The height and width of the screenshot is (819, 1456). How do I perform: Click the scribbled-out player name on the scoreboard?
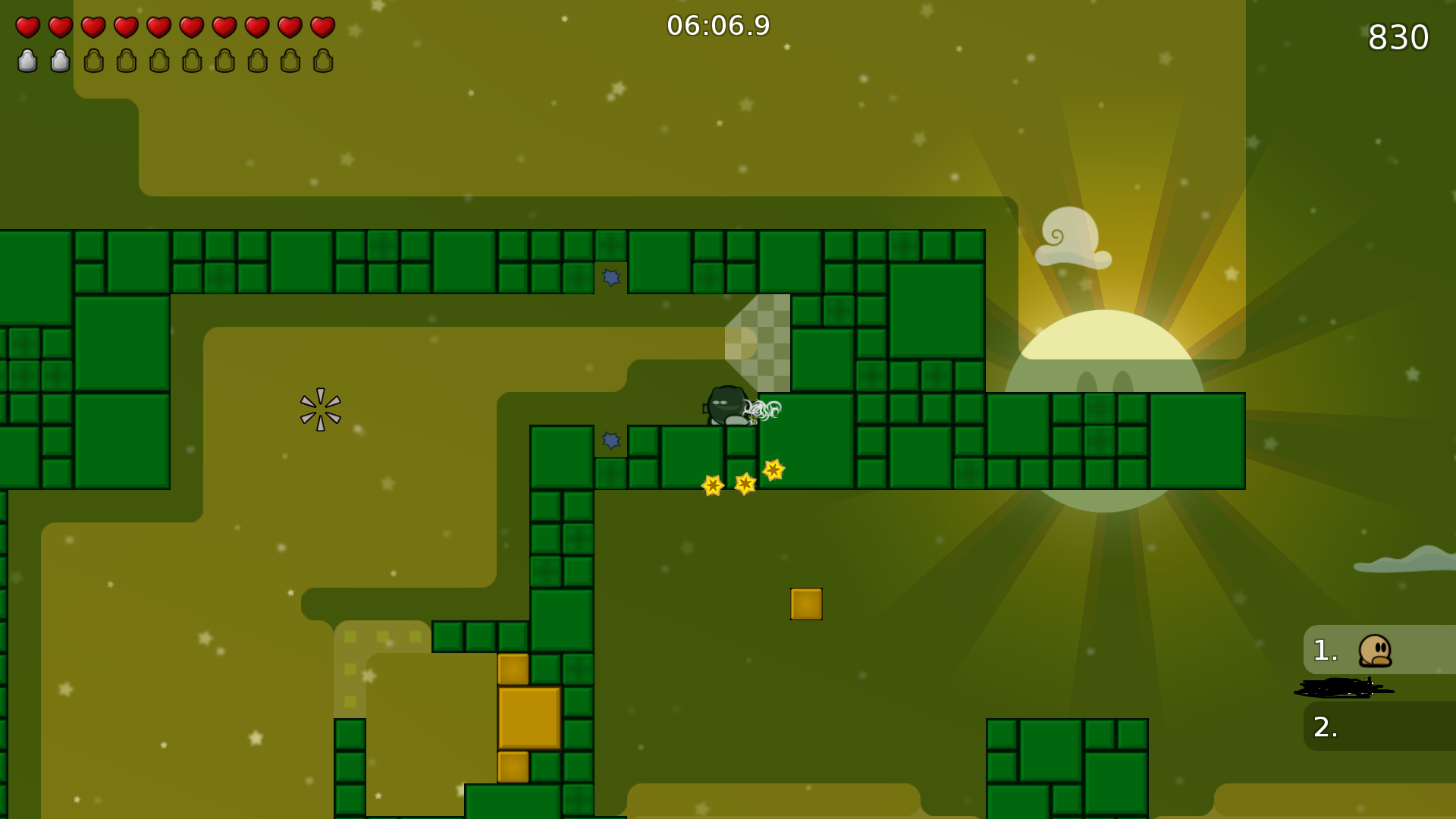[x=1342, y=689]
